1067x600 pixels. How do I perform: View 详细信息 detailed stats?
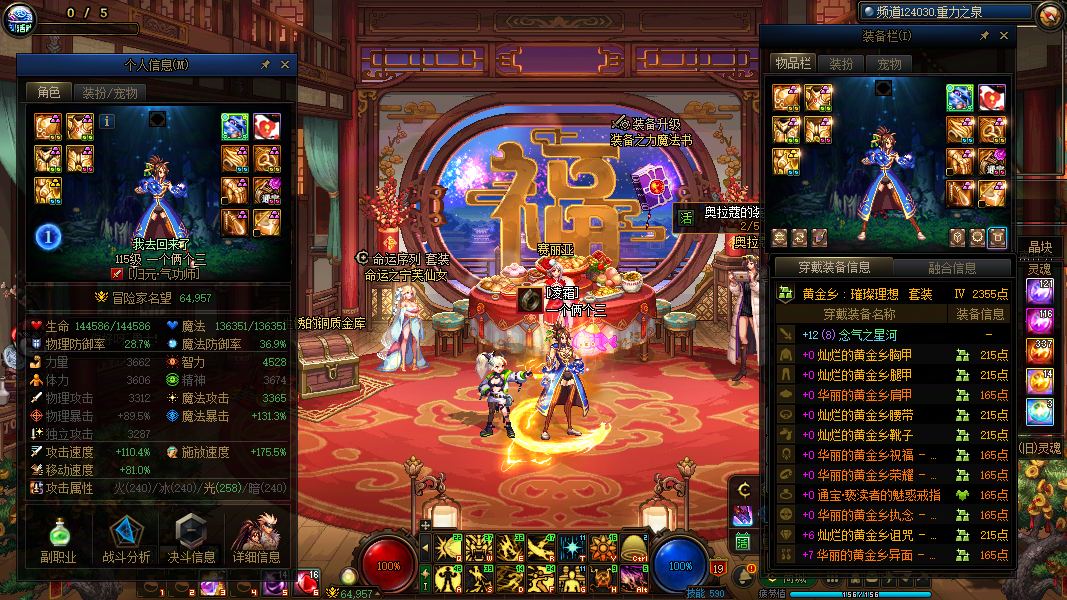tap(256, 540)
